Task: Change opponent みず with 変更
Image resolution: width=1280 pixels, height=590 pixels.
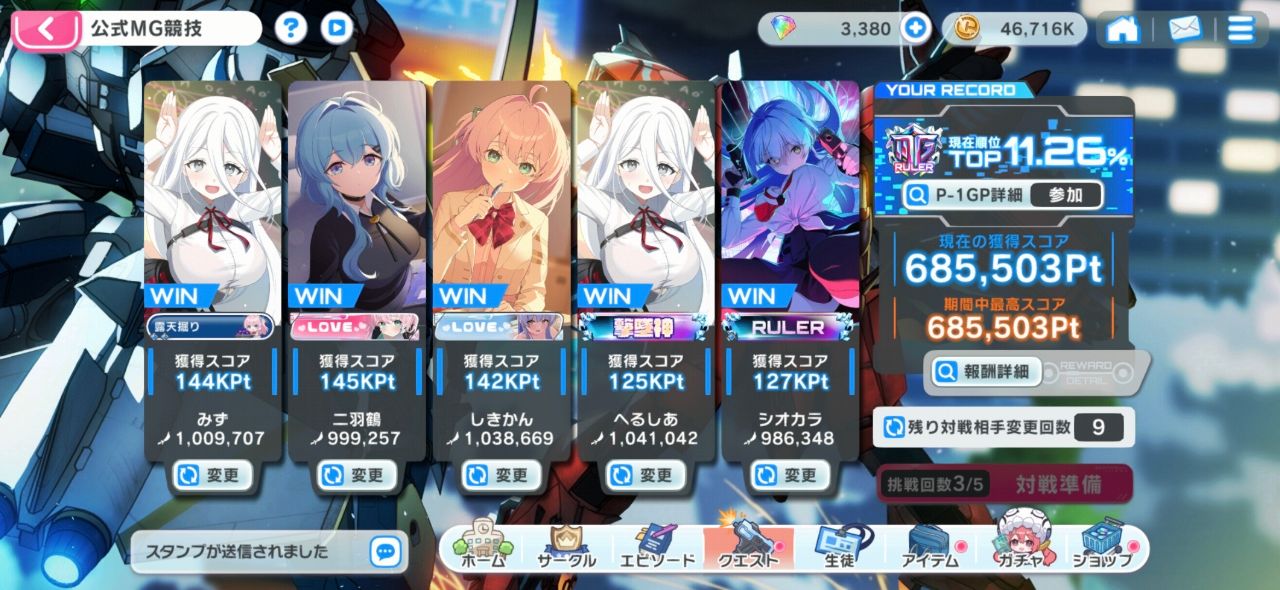Action: (209, 475)
